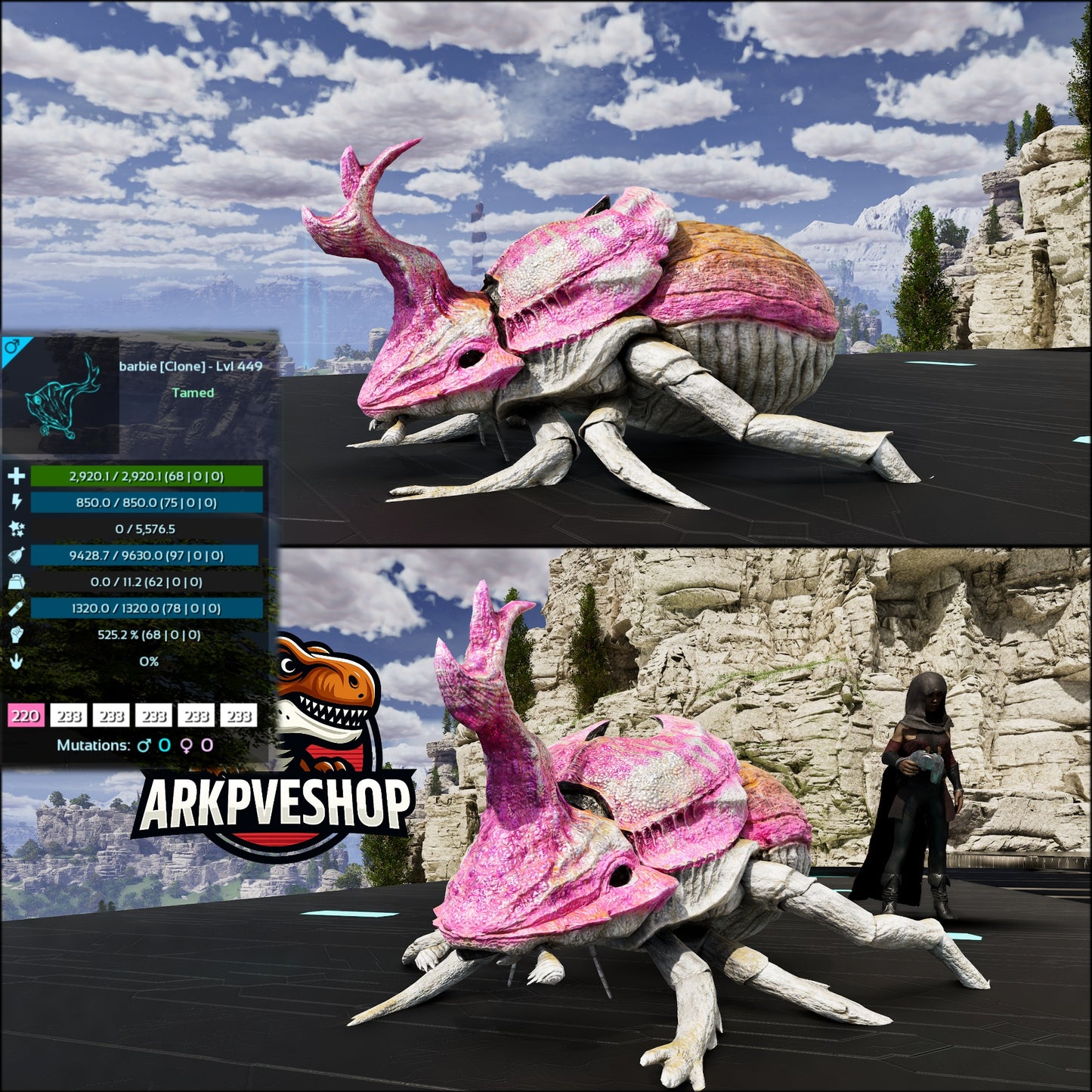Click the Experience stars icon
The height and width of the screenshot is (1092, 1092).
17,529
